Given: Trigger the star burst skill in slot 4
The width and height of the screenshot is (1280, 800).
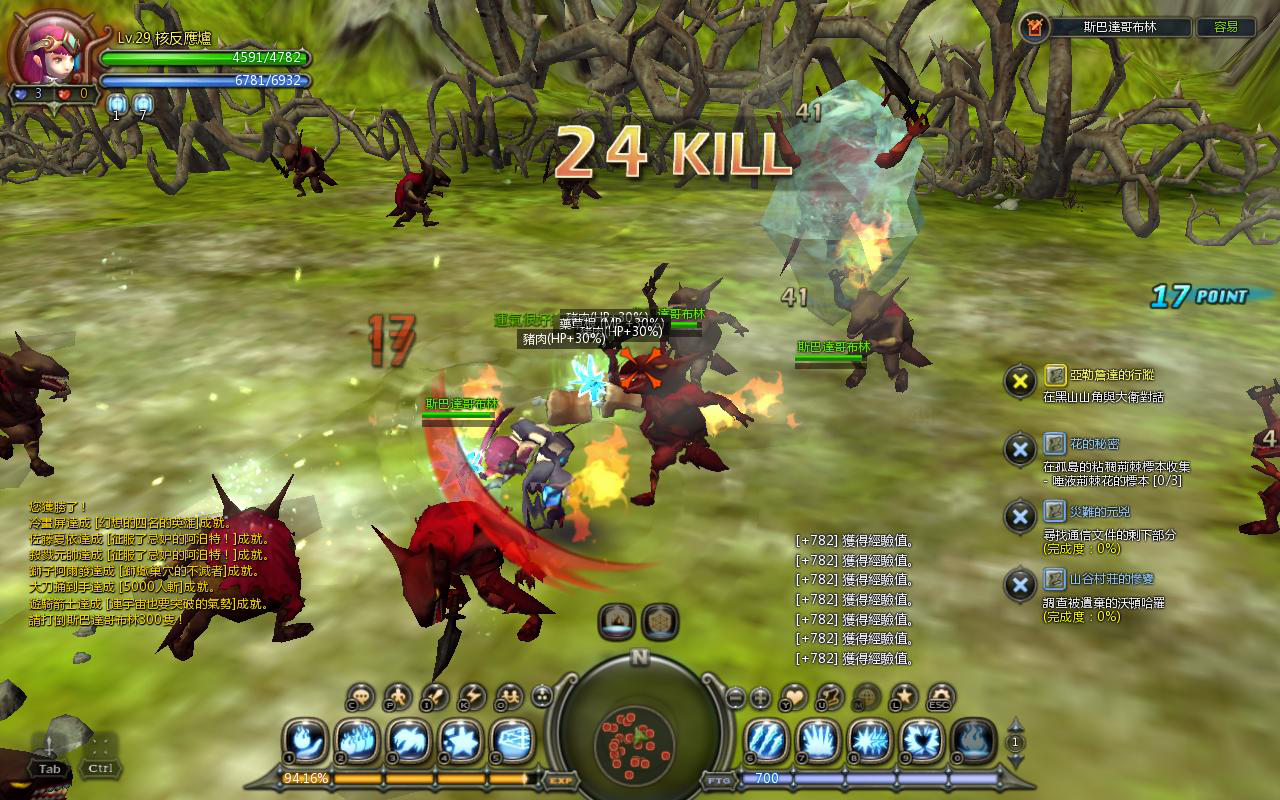Looking at the screenshot, I should click(x=462, y=741).
